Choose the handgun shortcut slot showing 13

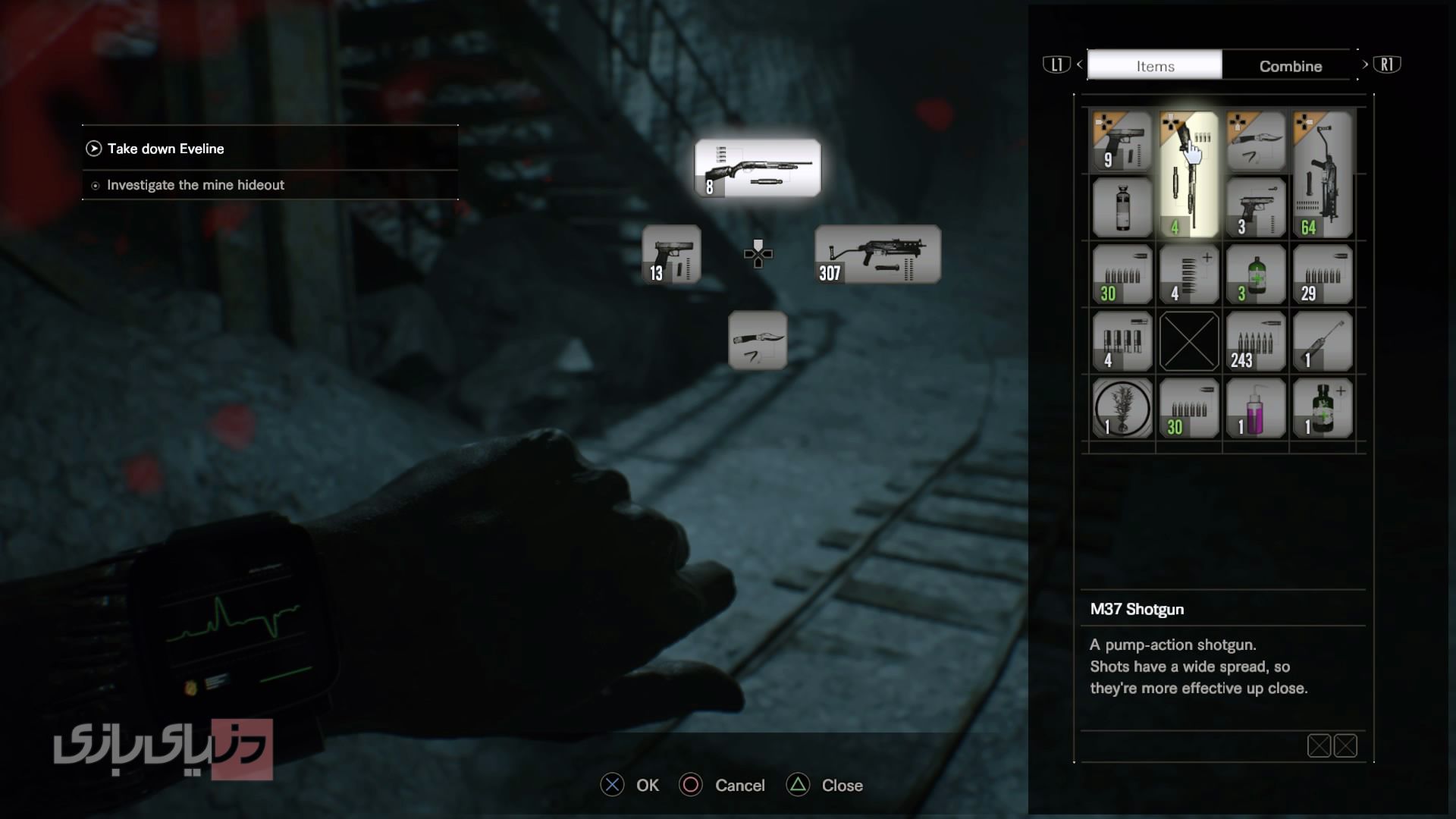(x=671, y=254)
